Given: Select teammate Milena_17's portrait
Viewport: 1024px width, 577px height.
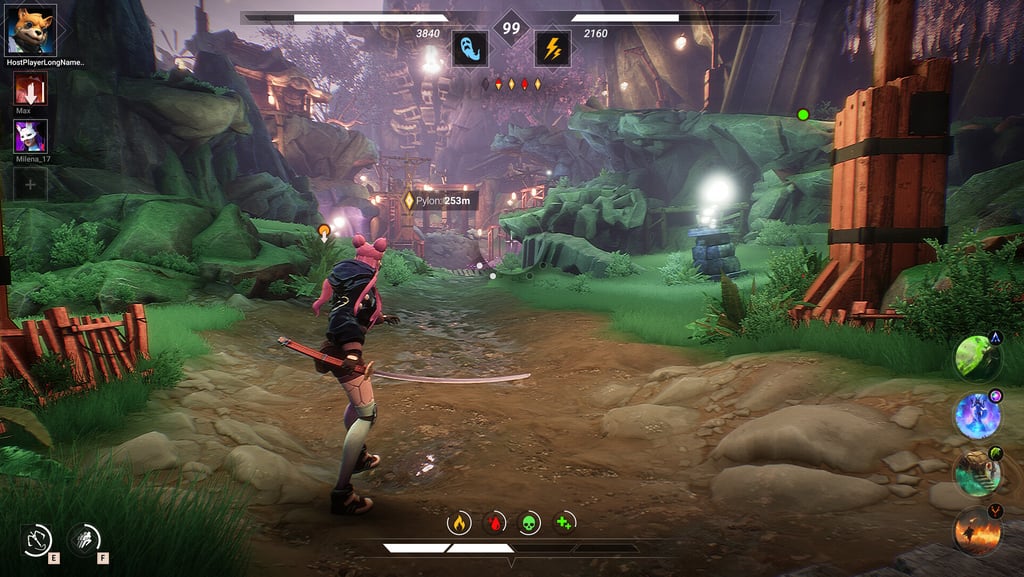Looking at the screenshot, I should (30, 136).
